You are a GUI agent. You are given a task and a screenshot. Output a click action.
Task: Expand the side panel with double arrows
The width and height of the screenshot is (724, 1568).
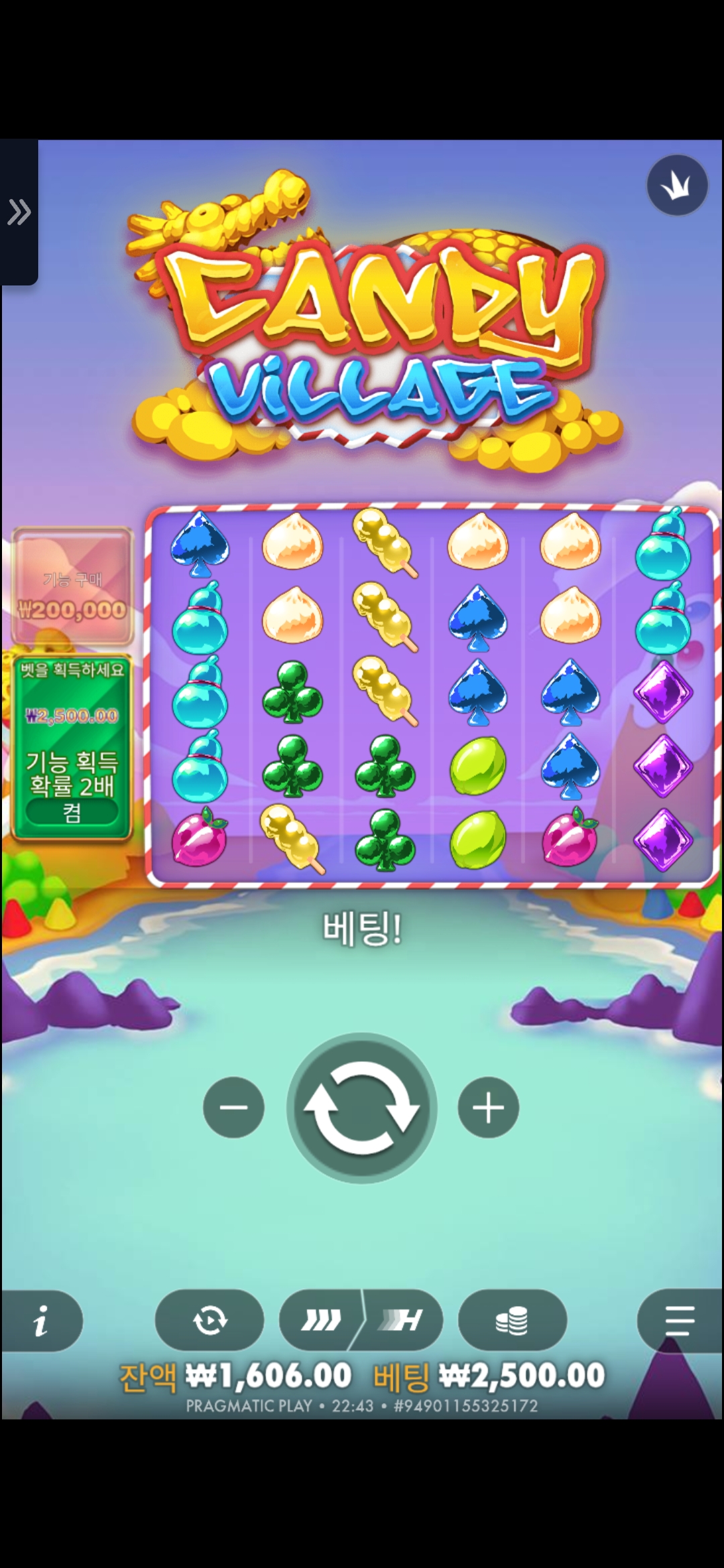tap(19, 212)
